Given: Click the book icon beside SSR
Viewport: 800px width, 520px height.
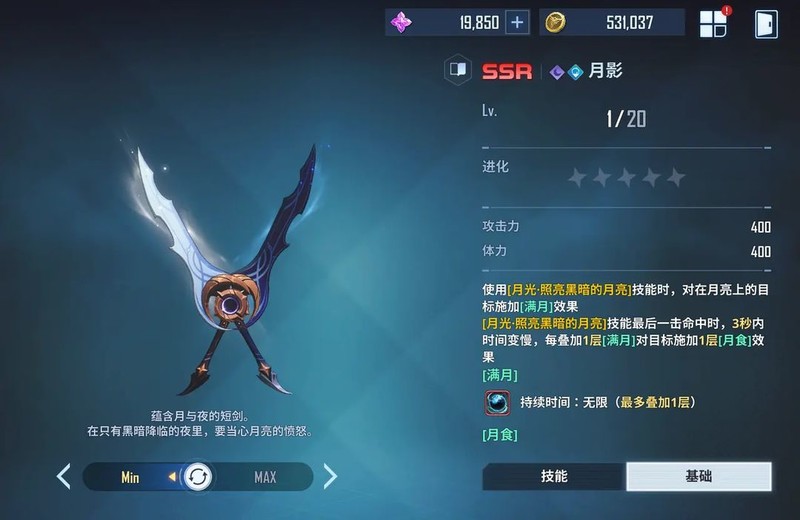Looking at the screenshot, I should (x=458, y=71).
